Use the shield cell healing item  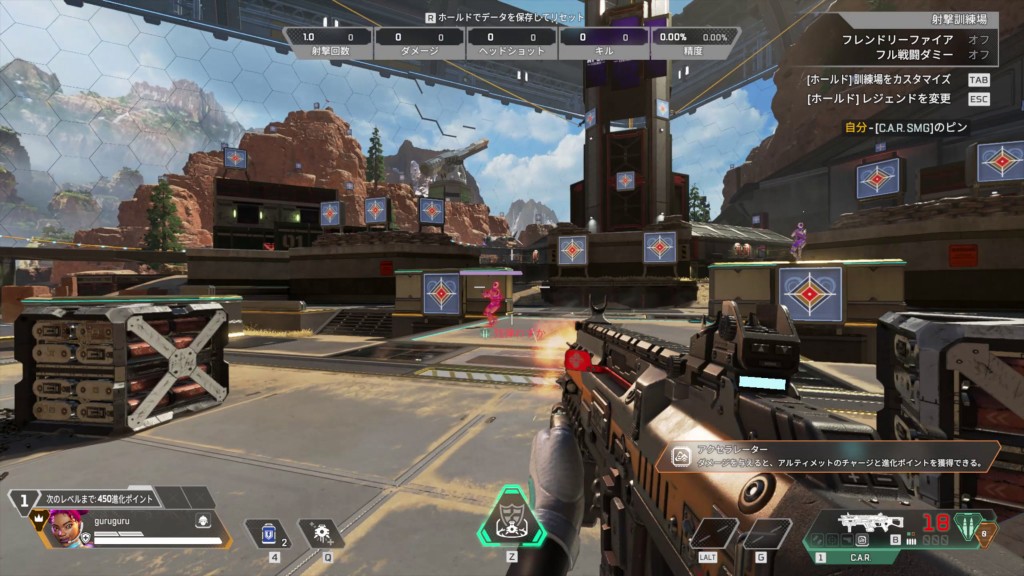(265, 533)
